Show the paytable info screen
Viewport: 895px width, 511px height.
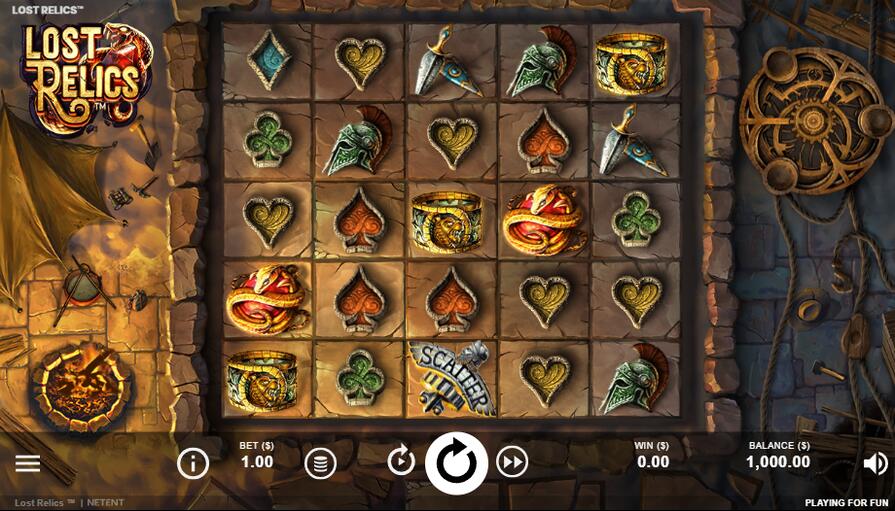(193, 463)
